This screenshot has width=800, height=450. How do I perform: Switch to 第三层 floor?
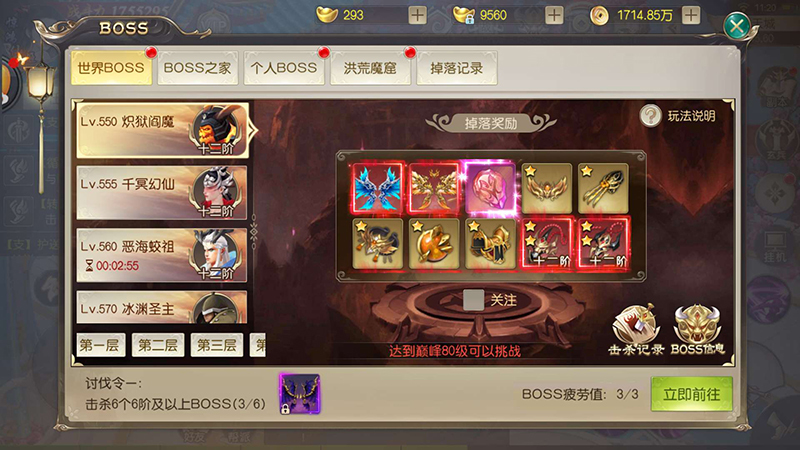(x=216, y=345)
